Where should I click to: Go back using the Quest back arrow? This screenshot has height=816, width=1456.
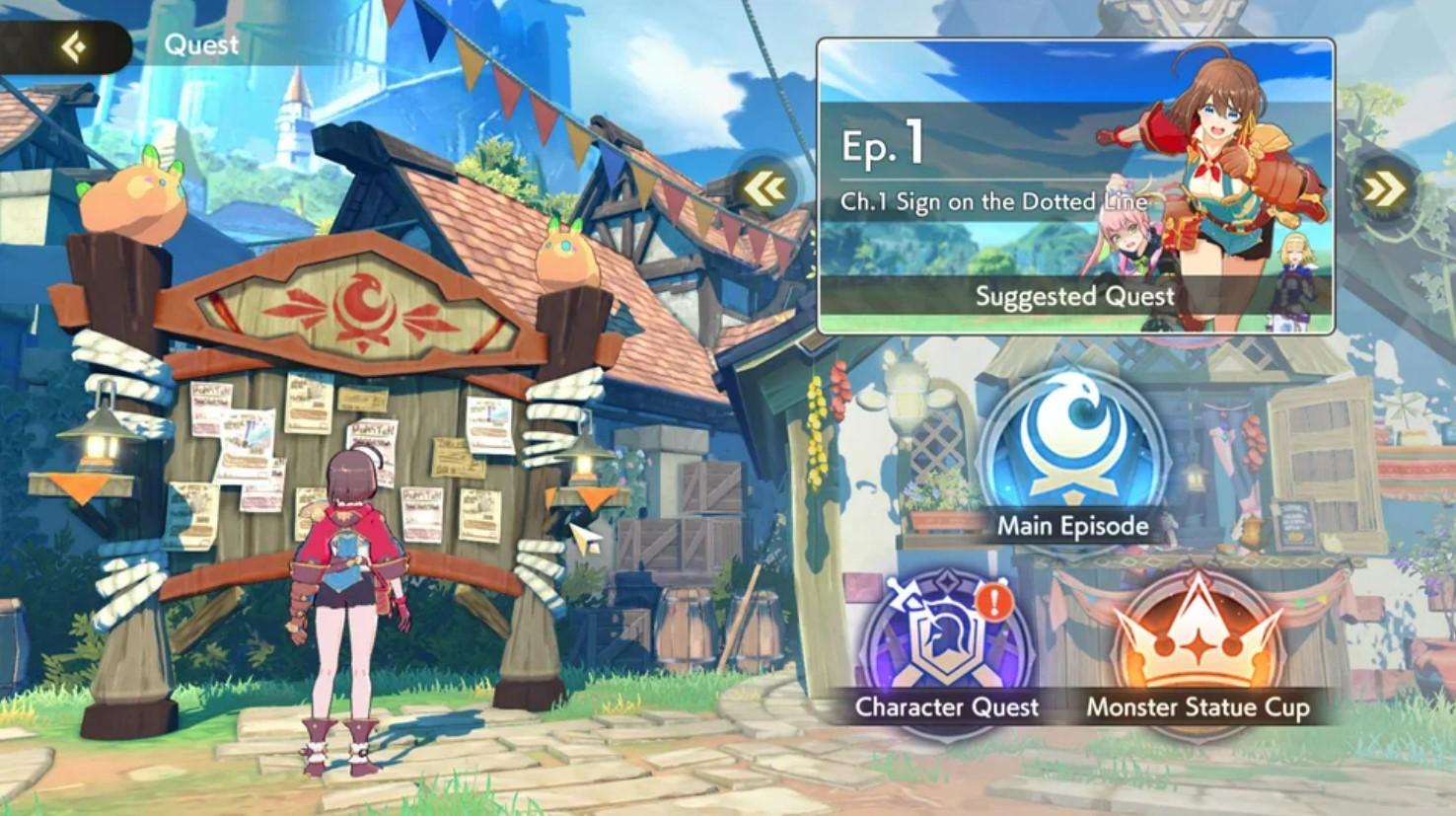(72, 46)
